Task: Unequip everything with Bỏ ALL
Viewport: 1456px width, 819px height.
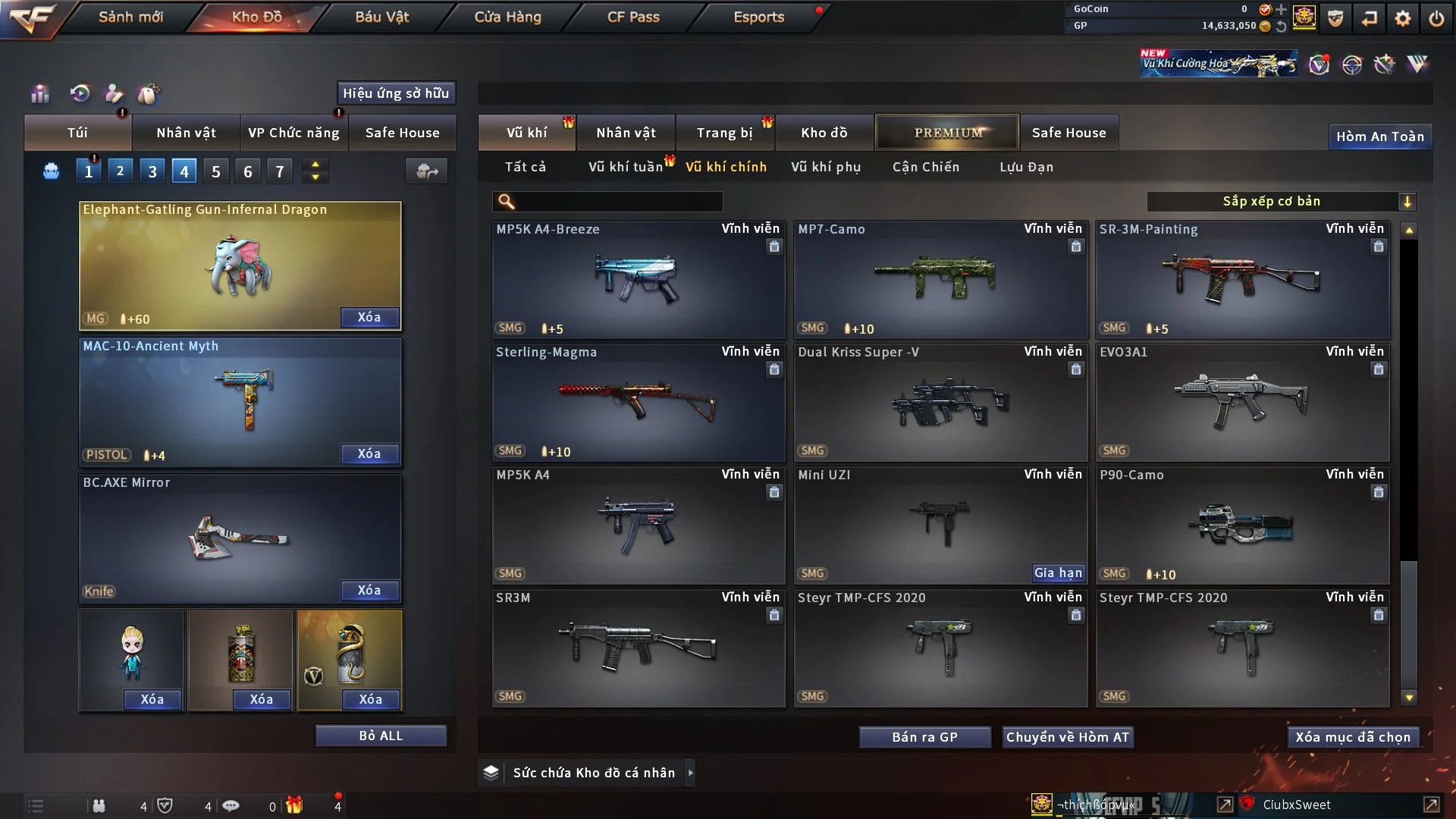Action: tap(381, 736)
